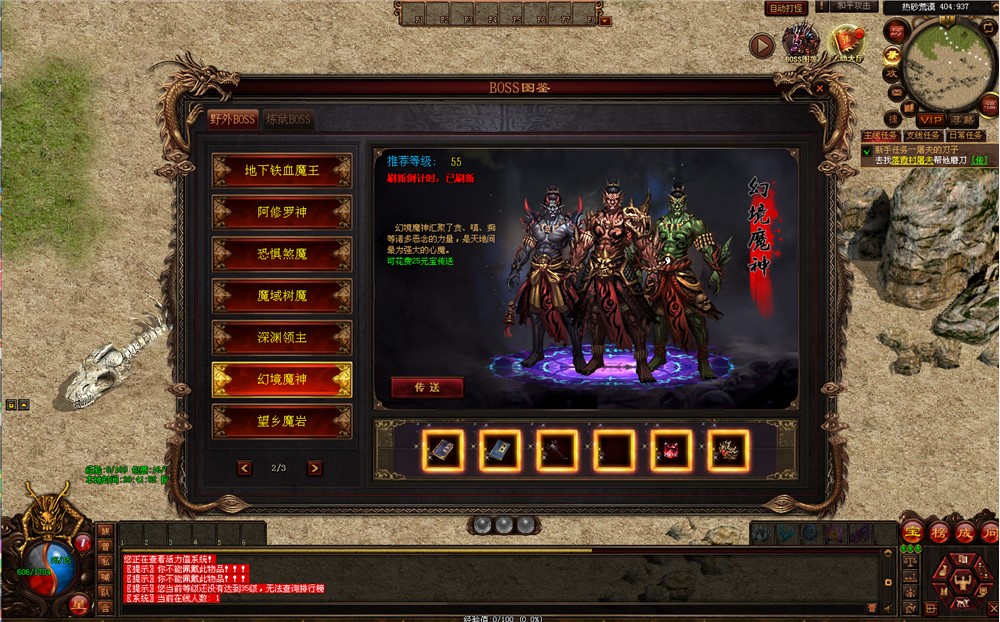Select the 阿修罗神 boss entry

tap(282, 212)
